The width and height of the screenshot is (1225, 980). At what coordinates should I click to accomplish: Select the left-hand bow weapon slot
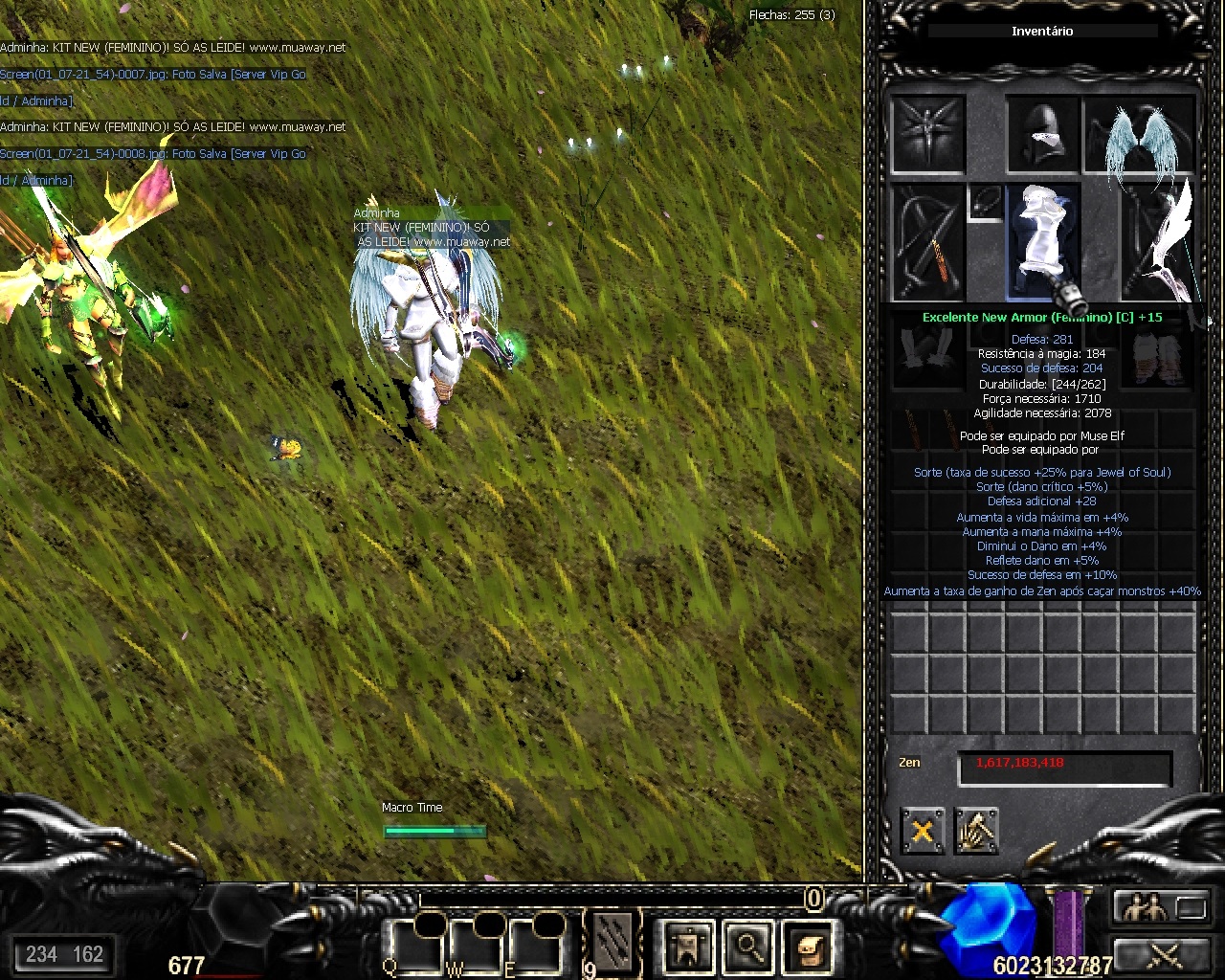[927, 243]
